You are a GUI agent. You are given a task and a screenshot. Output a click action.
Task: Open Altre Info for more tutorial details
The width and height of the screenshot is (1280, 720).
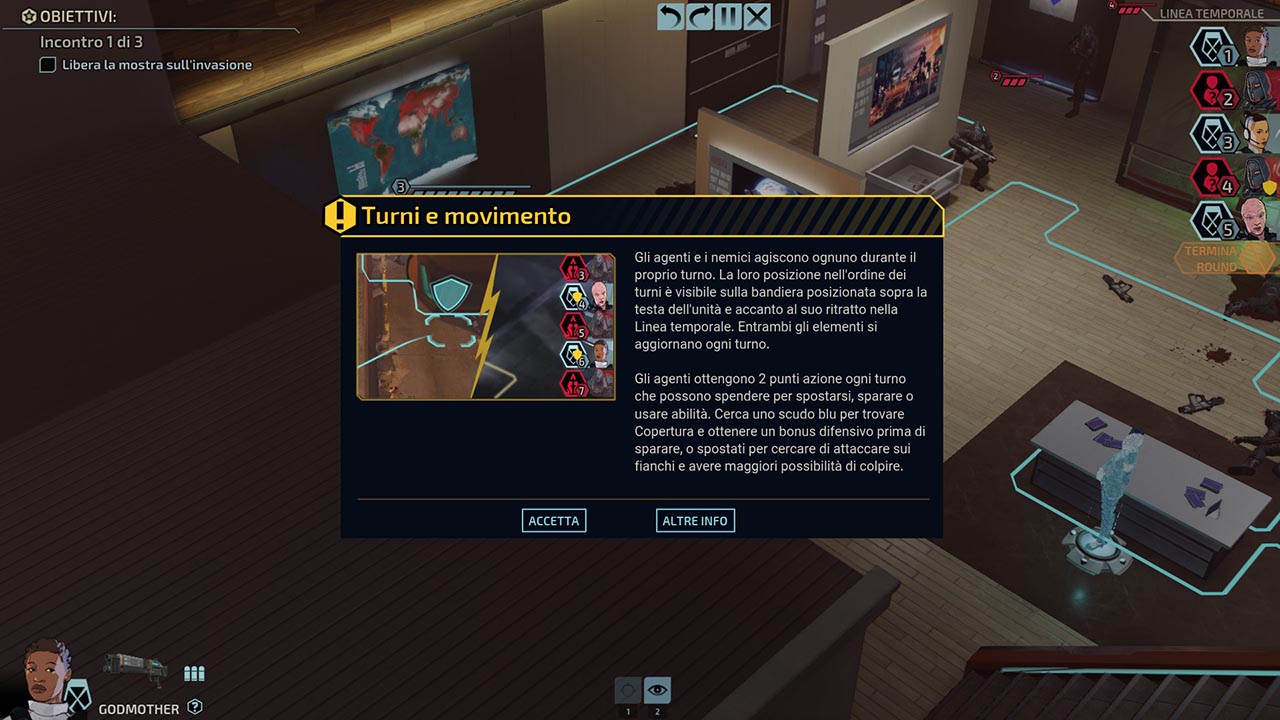point(695,521)
